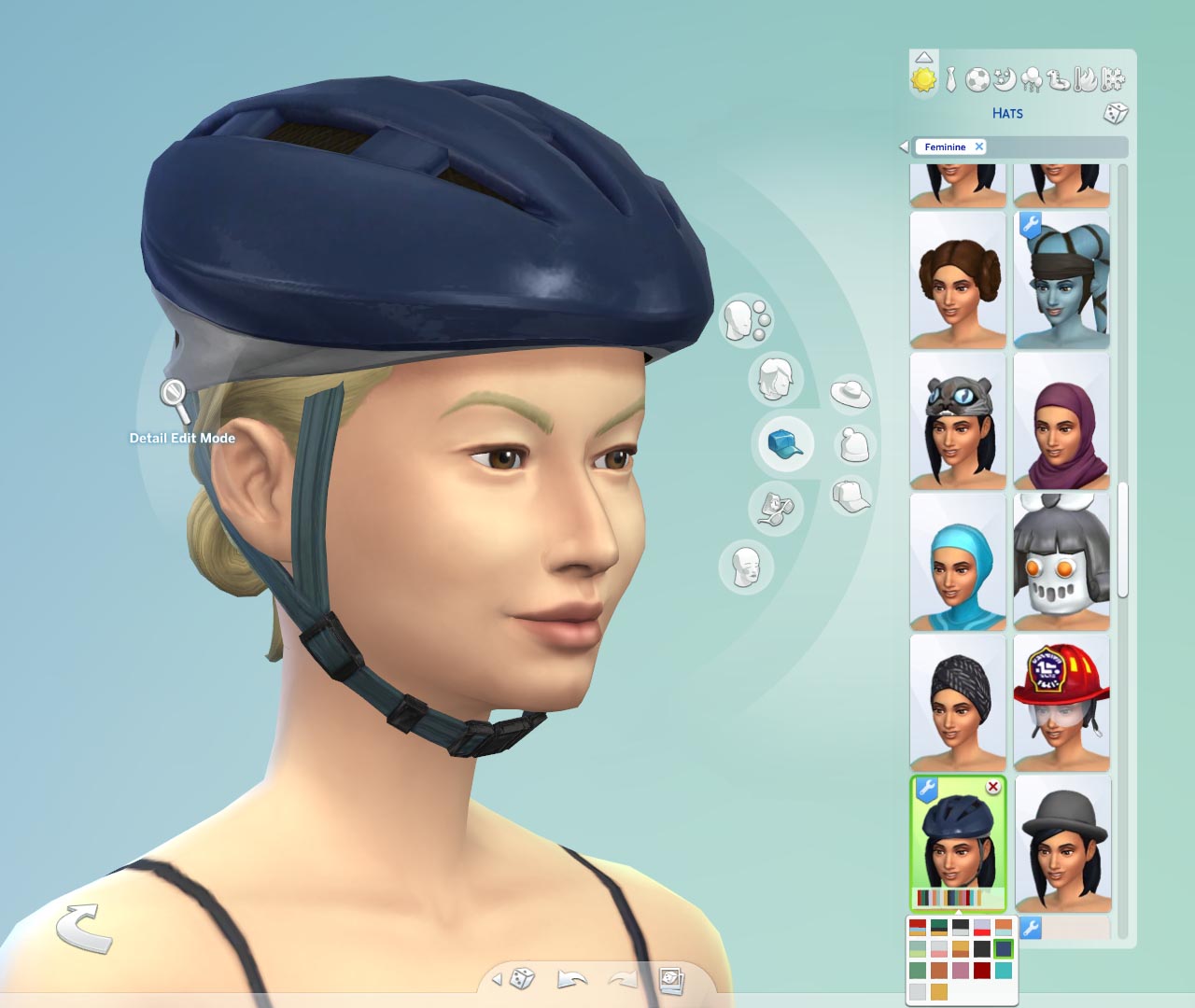Dismiss the Feminine filter tag
The height and width of the screenshot is (1008, 1195).
pyautogui.click(x=979, y=147)
